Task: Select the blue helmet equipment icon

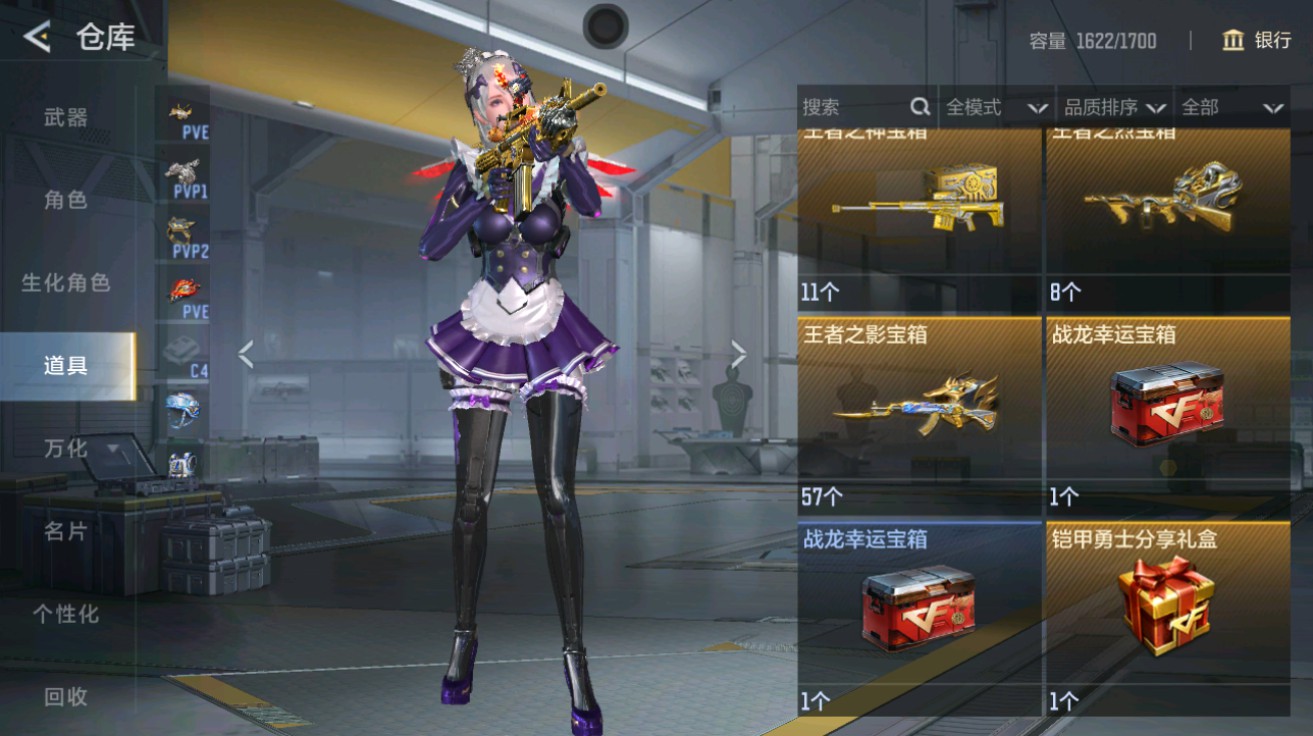Action: tap(183, 410)
